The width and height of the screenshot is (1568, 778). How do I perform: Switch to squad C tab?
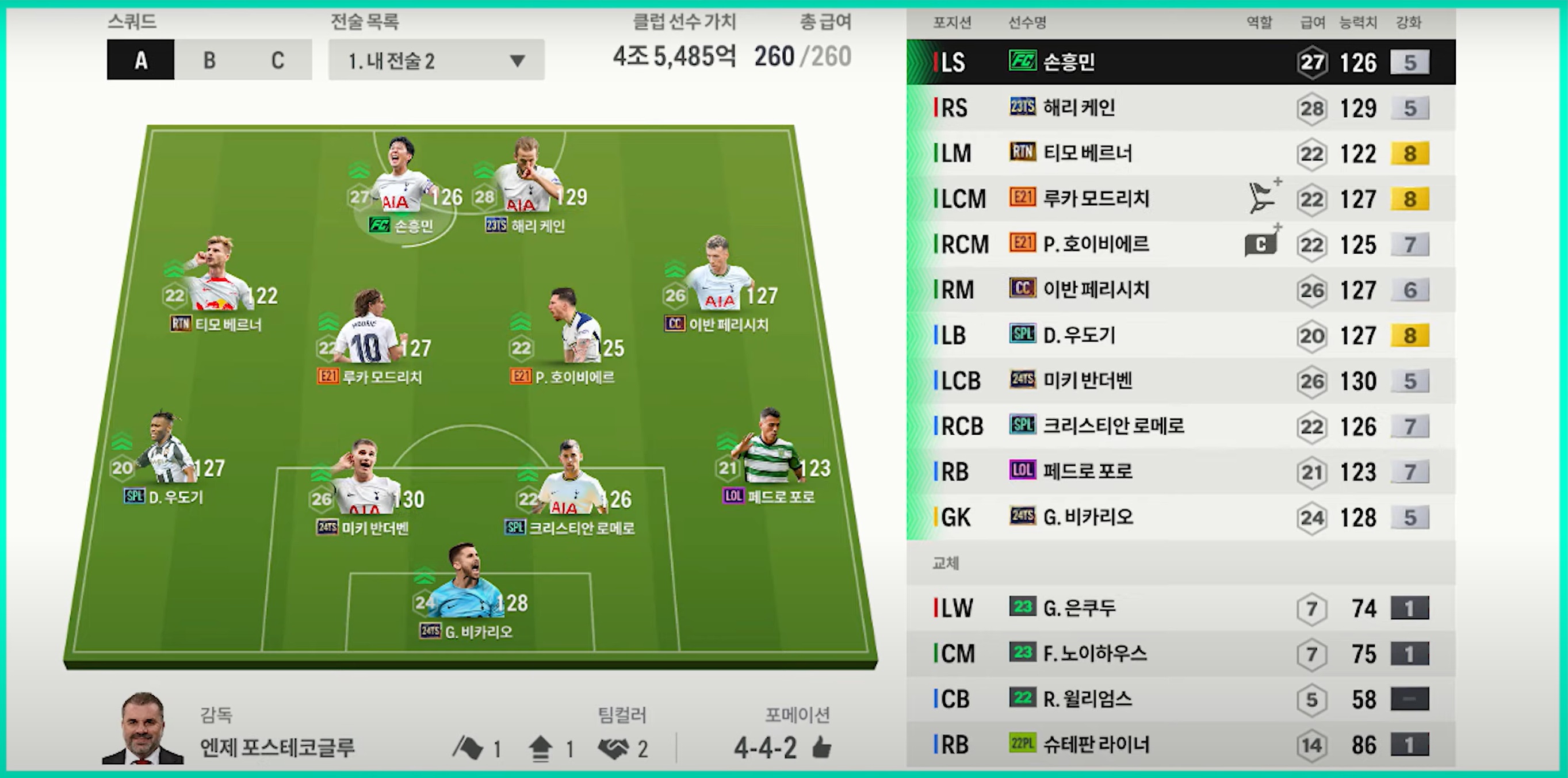(x=278, y=60)
